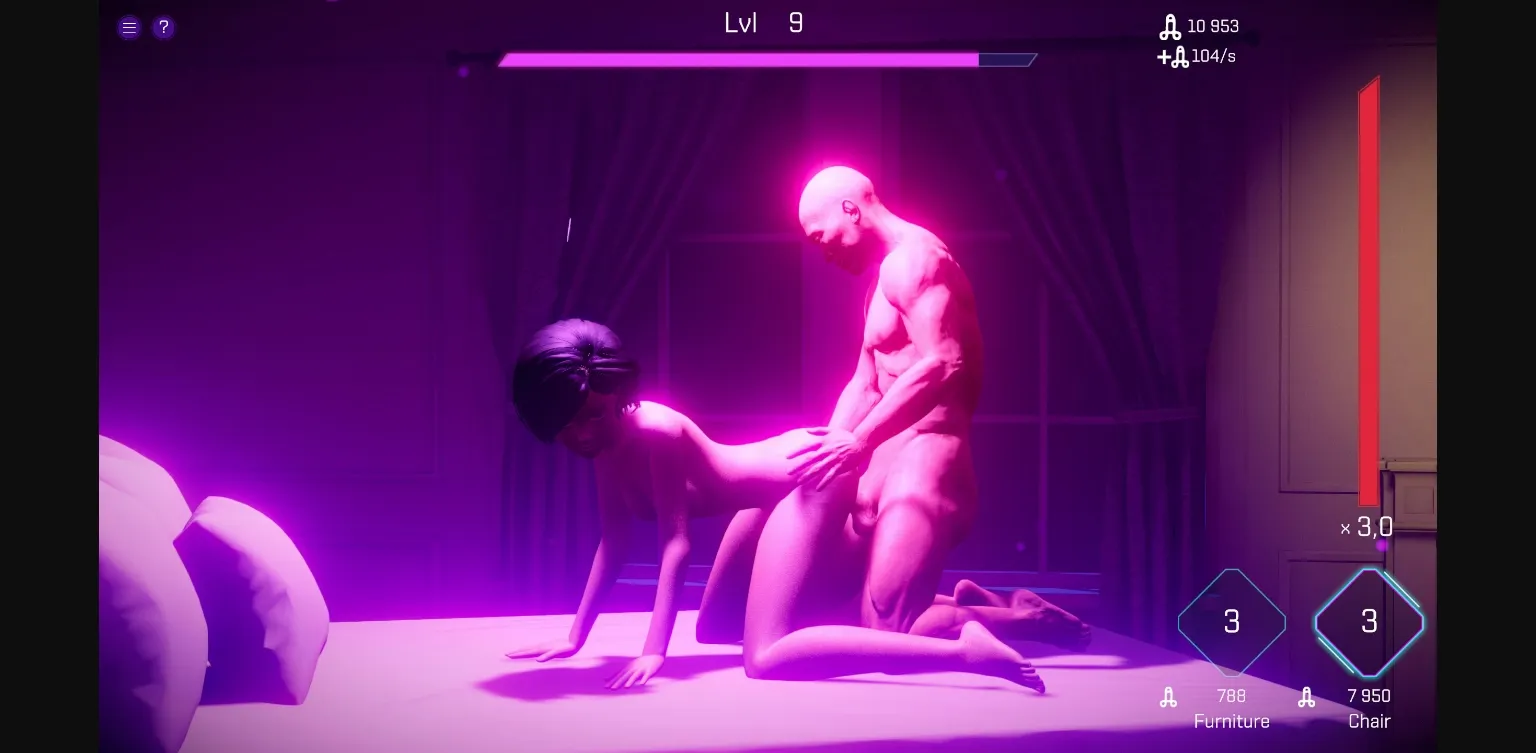Select the plus symbol on the income-per-second indicator
This screenshot has width=1536, height=753.
[x=1163, y=57]
